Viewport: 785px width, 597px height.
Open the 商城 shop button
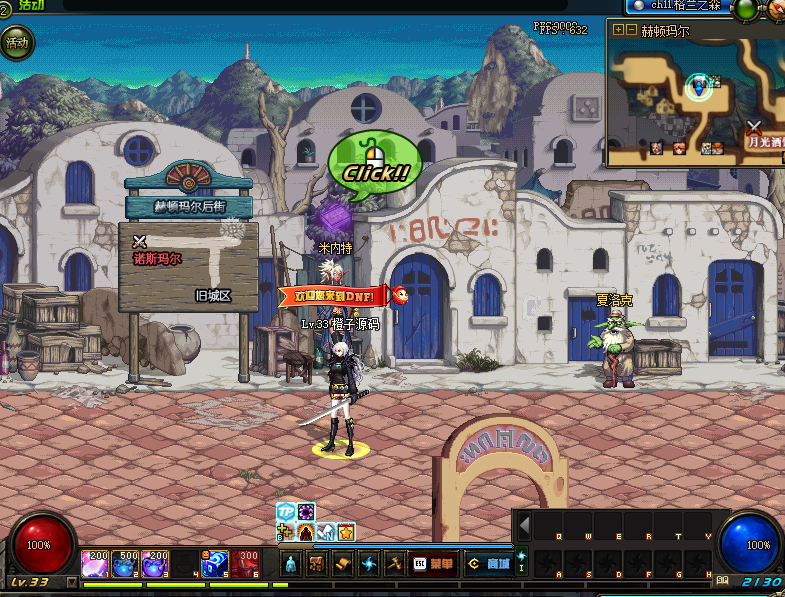click(x=488, y=564)
